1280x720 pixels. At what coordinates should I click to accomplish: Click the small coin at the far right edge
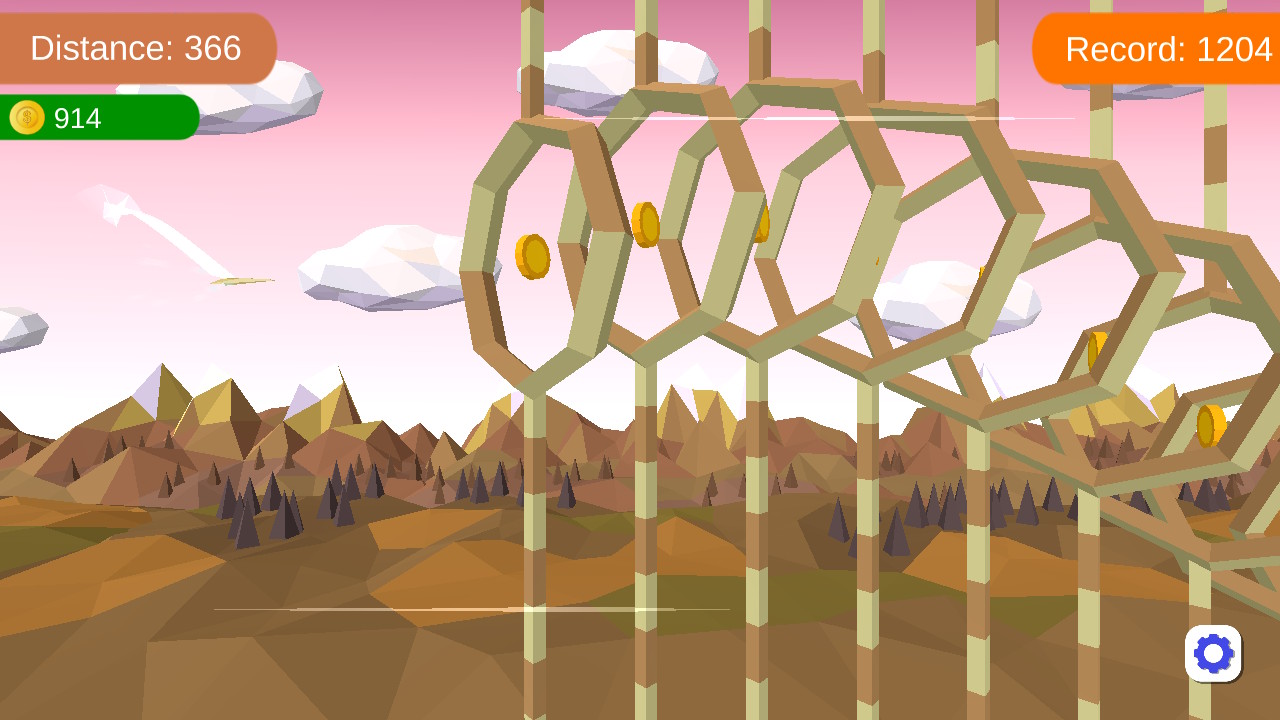pos(1210,424)
